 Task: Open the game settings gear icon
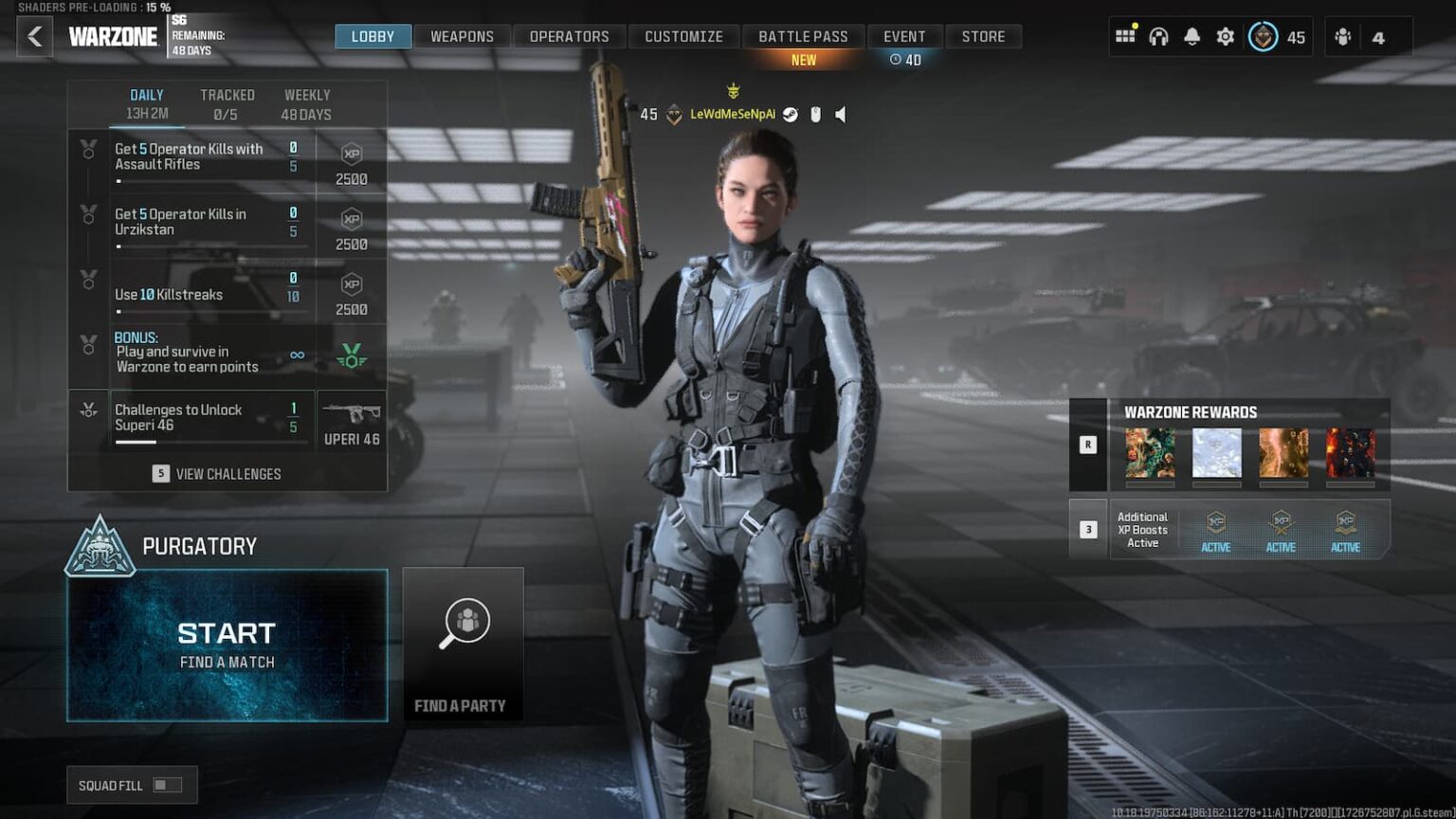(x=1225, y=37)
